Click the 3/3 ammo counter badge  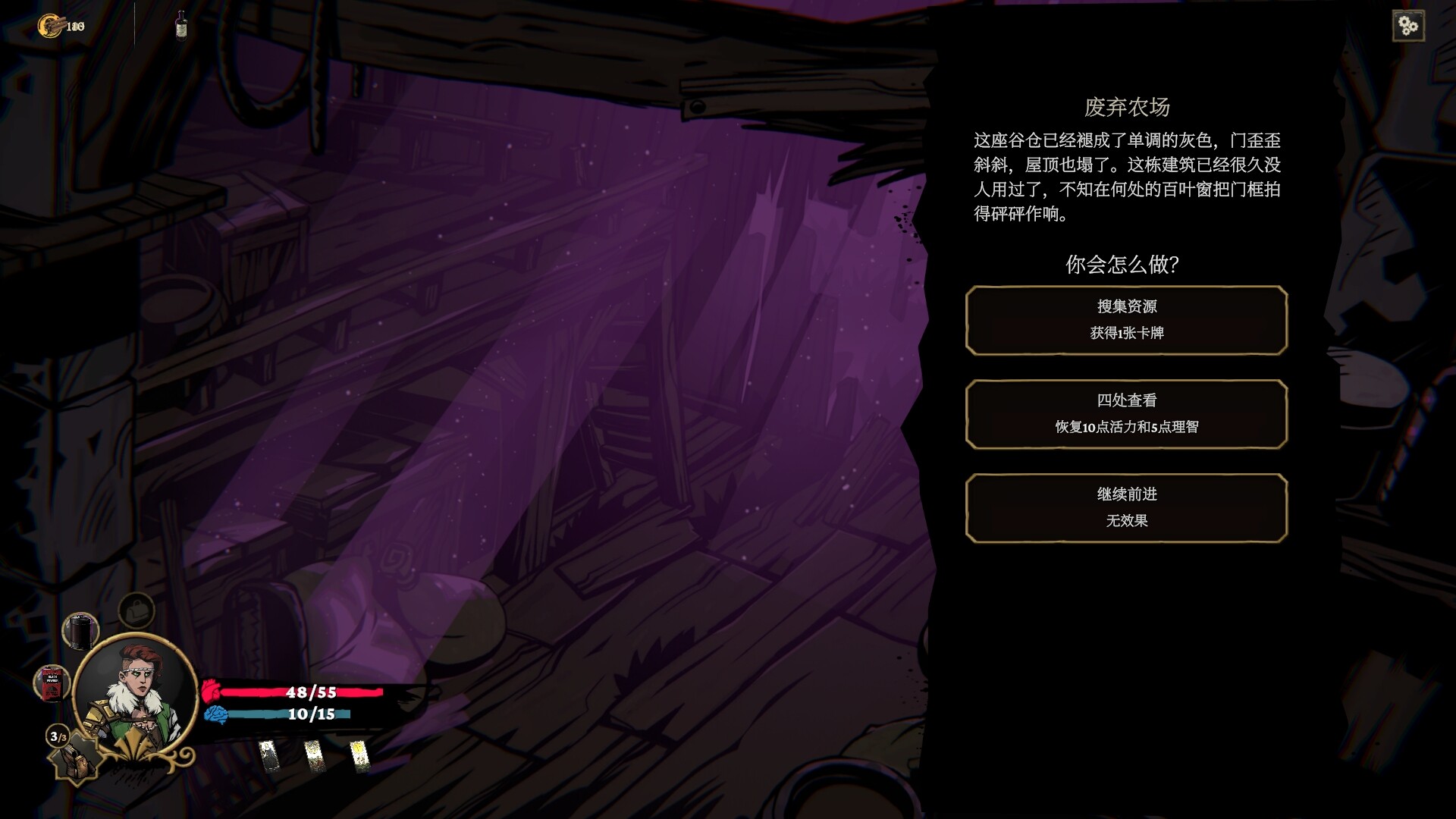(x=58, y=736)
